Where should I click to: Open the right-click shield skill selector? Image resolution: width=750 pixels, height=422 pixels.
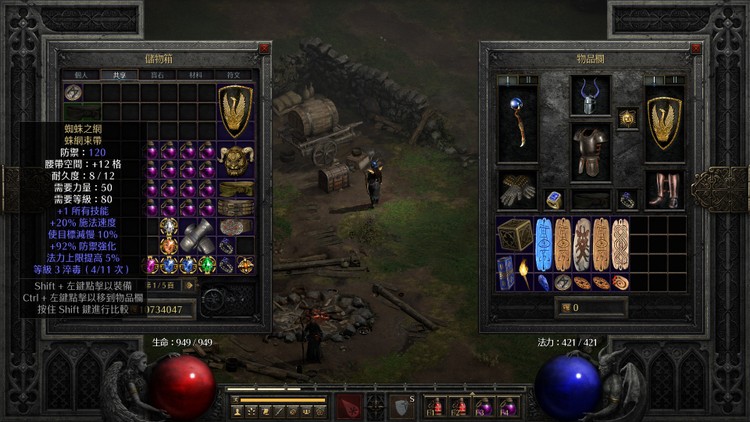[399, 405]
